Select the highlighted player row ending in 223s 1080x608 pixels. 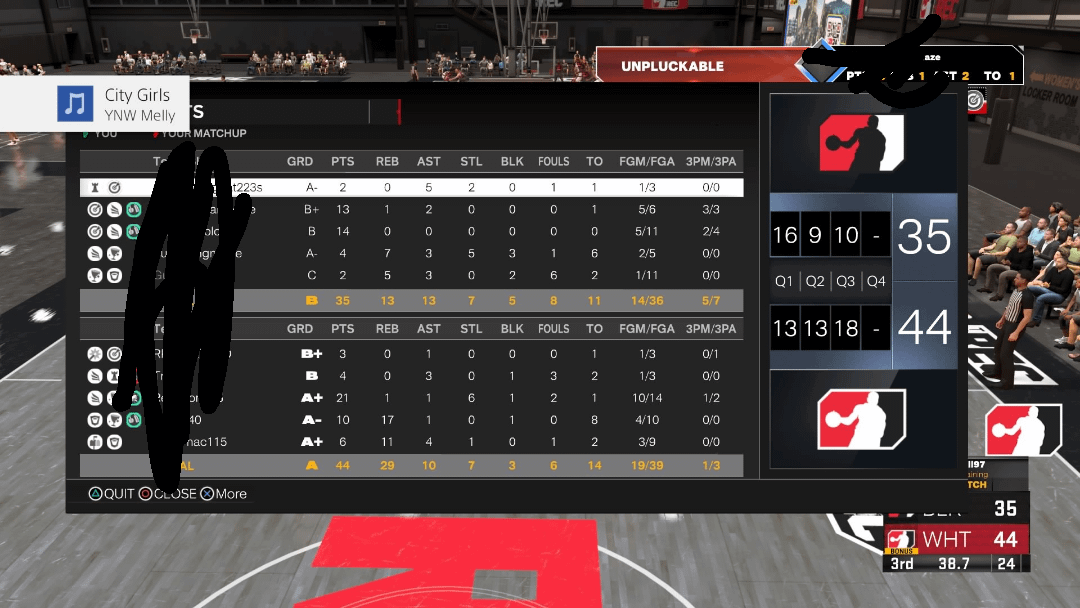click(x=412, y=187)
